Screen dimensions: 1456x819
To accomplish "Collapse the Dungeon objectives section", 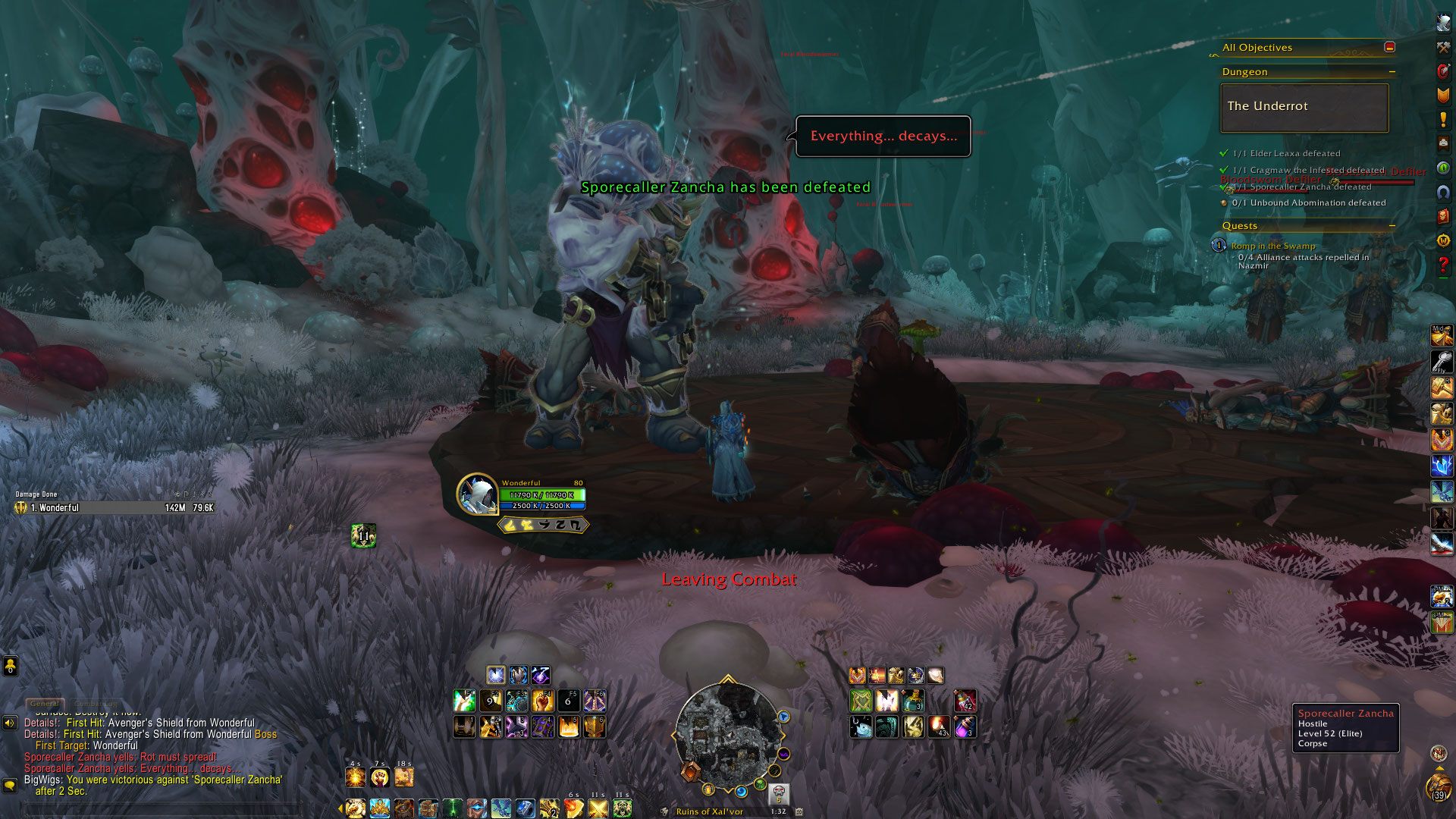I will tap(1392, 72).
